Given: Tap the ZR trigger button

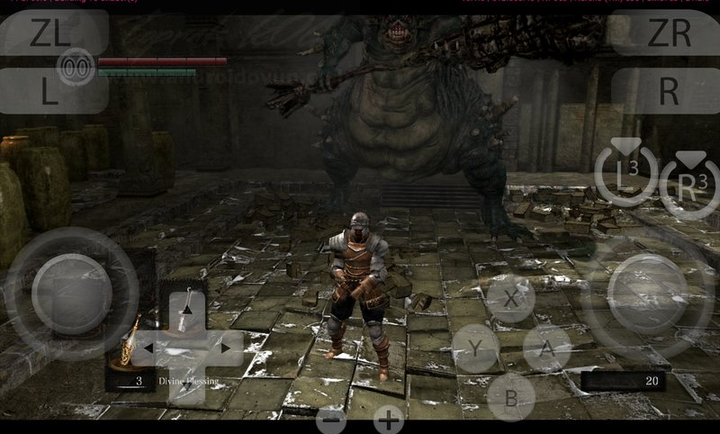Looking at the screenshot, I should [x=669, y=33].
